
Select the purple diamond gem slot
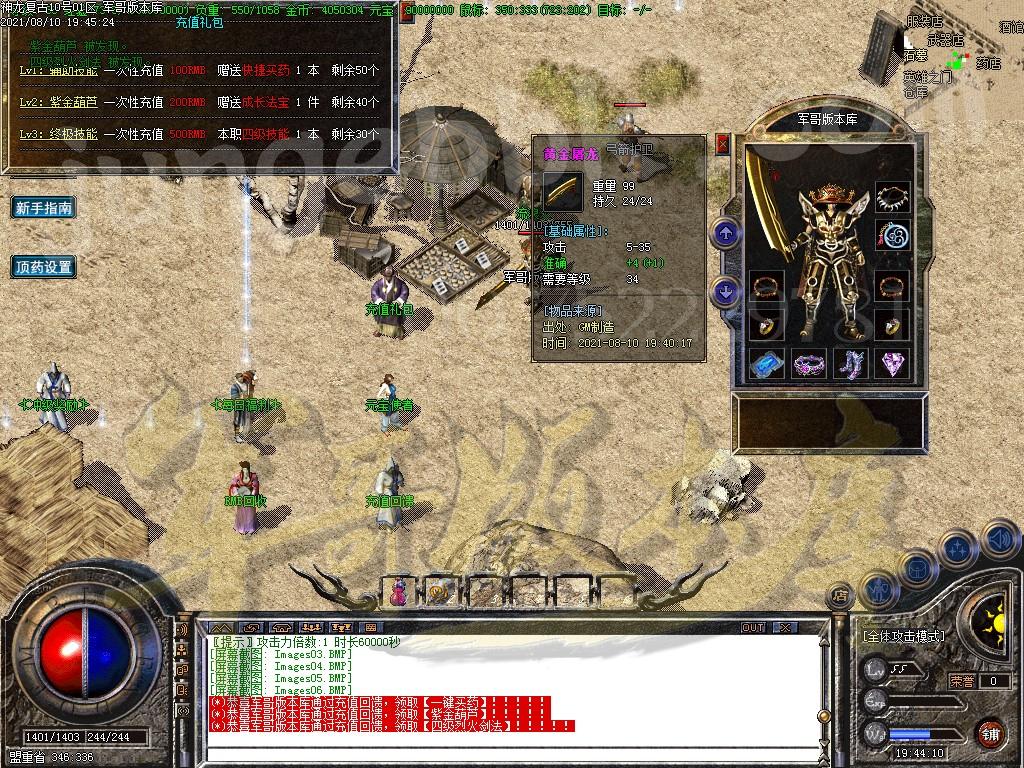(x=891, y=364)
